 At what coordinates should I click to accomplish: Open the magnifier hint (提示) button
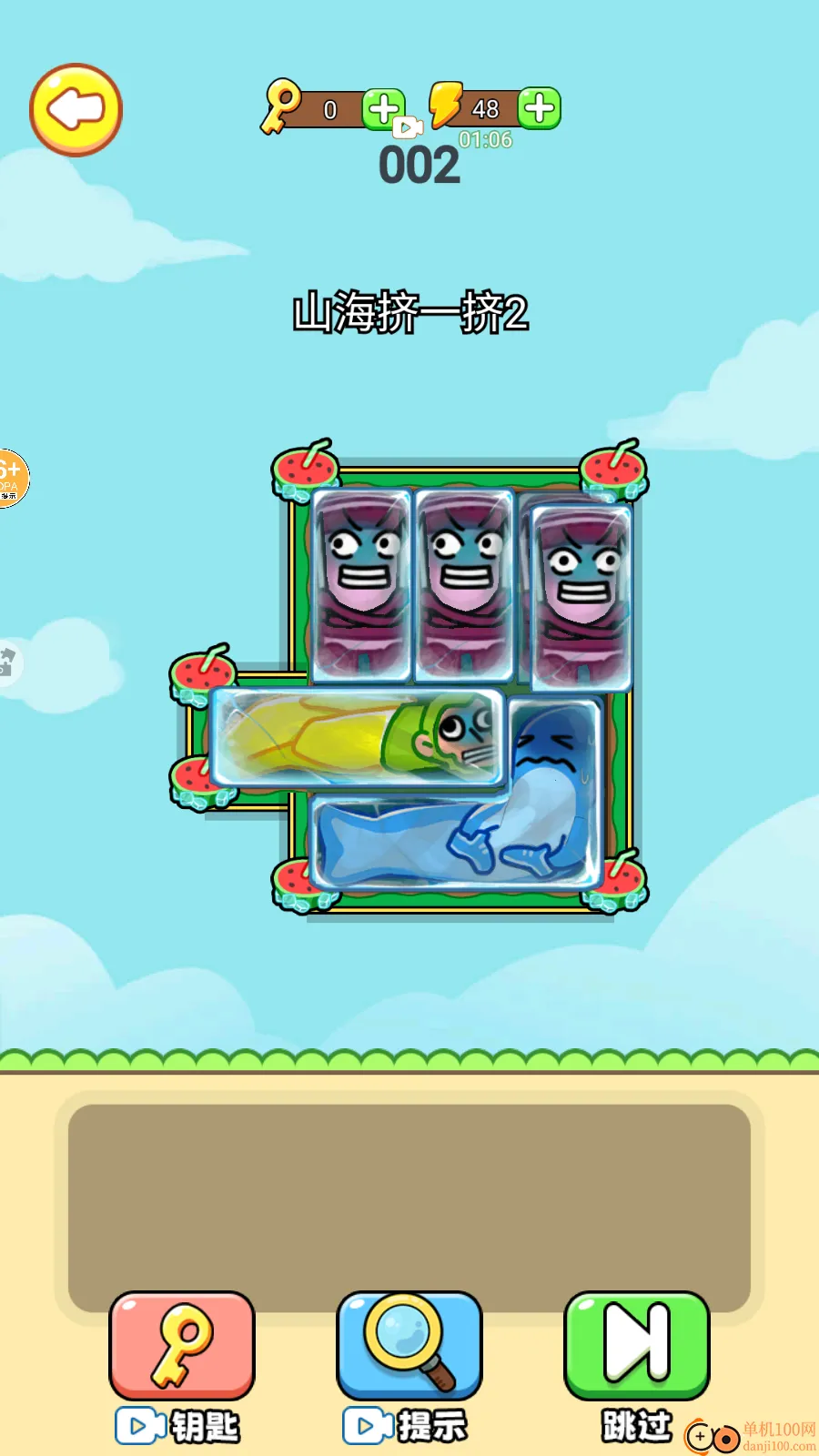(x=409, y=1346)
